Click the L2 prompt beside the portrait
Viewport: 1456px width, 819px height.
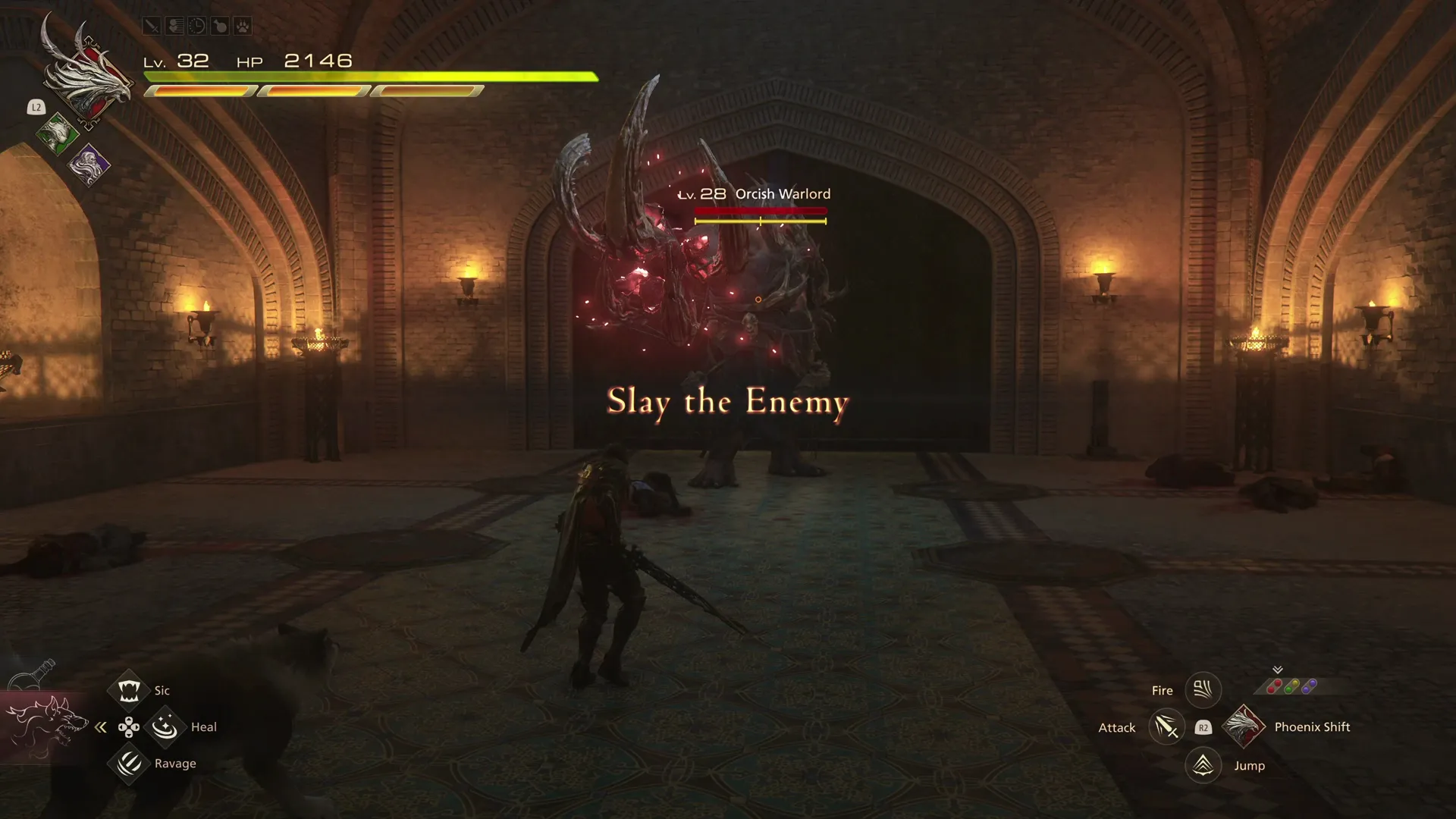[x=36, y=108]
